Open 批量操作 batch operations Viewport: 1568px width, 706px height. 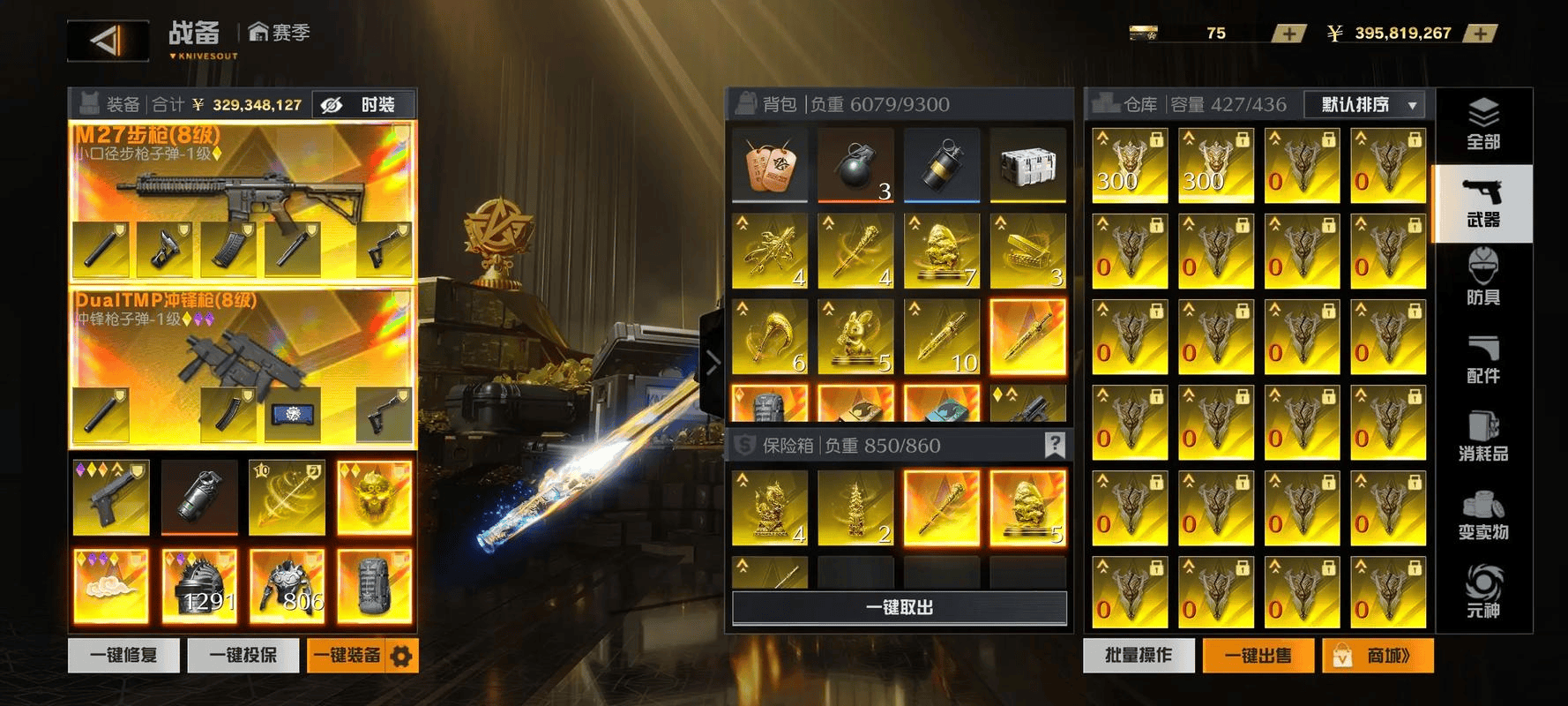[x=1139, y=656]
